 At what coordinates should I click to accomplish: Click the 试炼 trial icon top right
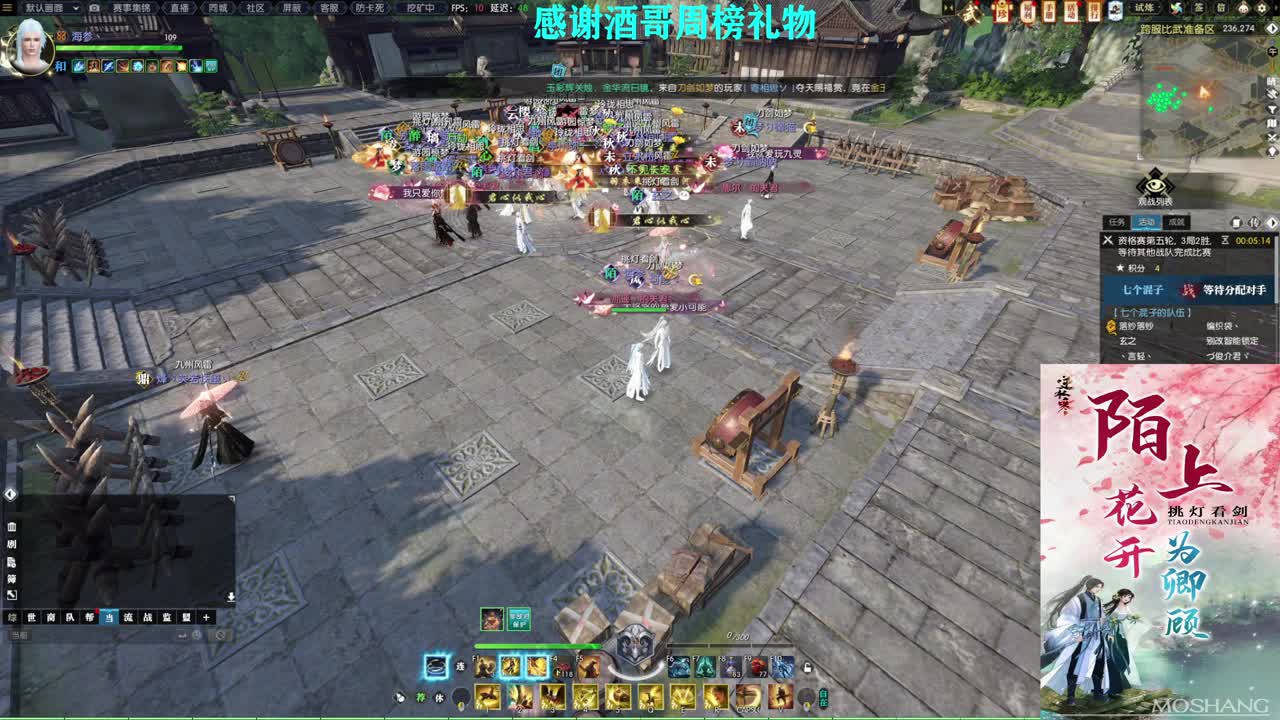click(x=1145, y=8)
